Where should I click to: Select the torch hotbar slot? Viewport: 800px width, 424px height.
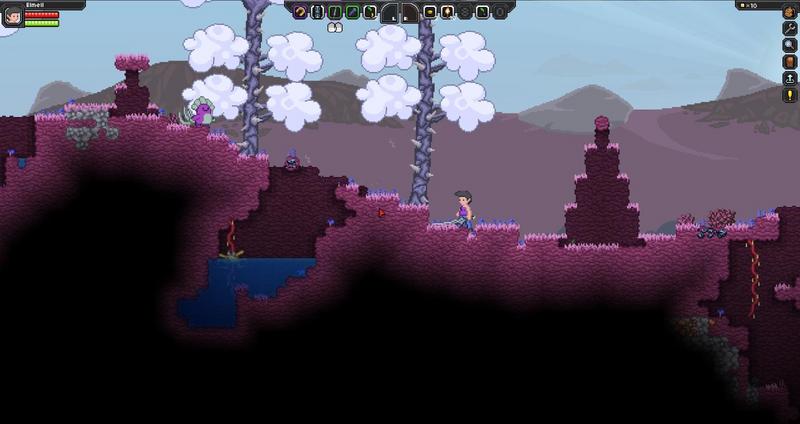point(447,12)
